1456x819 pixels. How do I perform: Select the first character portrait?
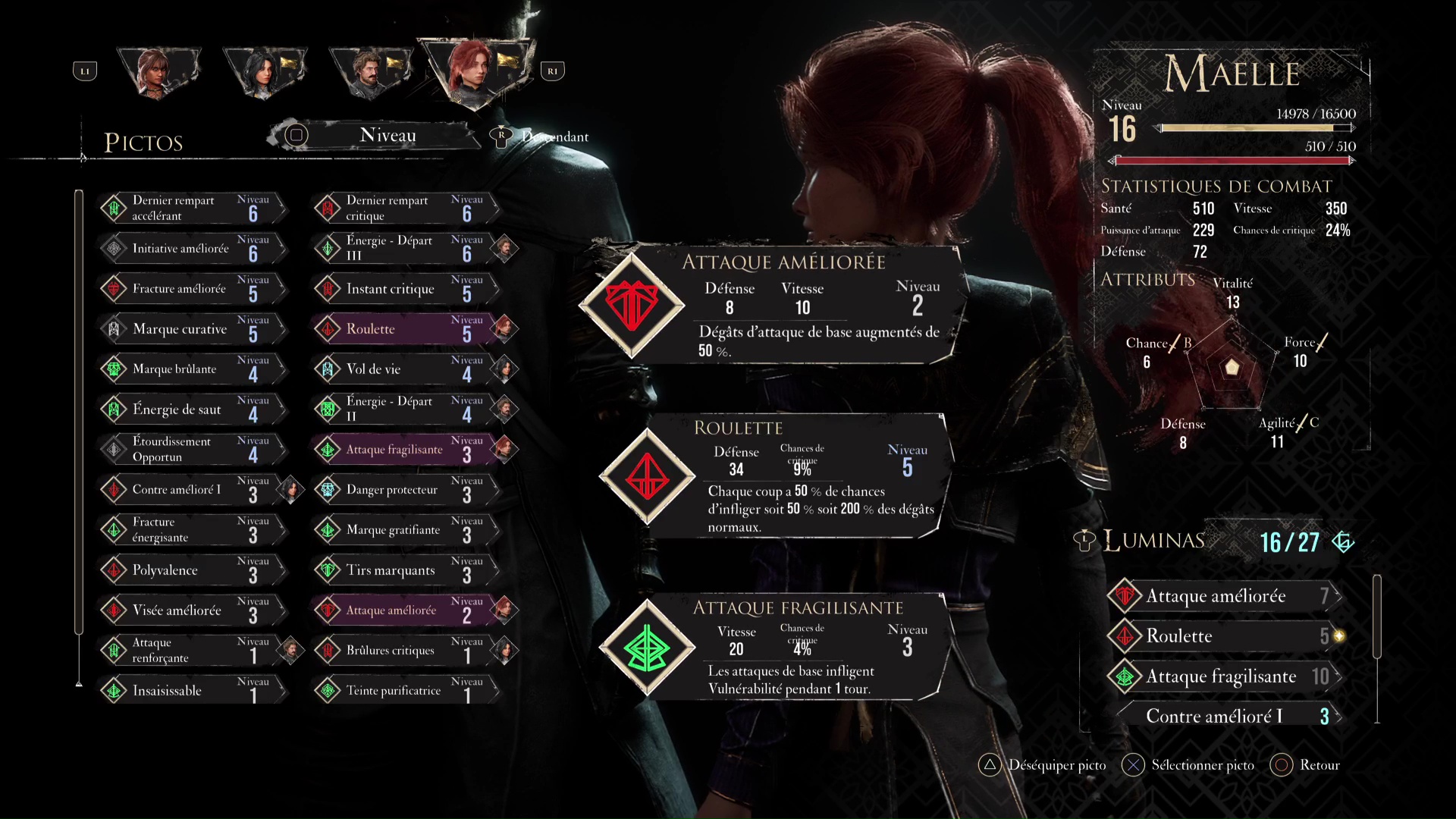tap(158, 72)
